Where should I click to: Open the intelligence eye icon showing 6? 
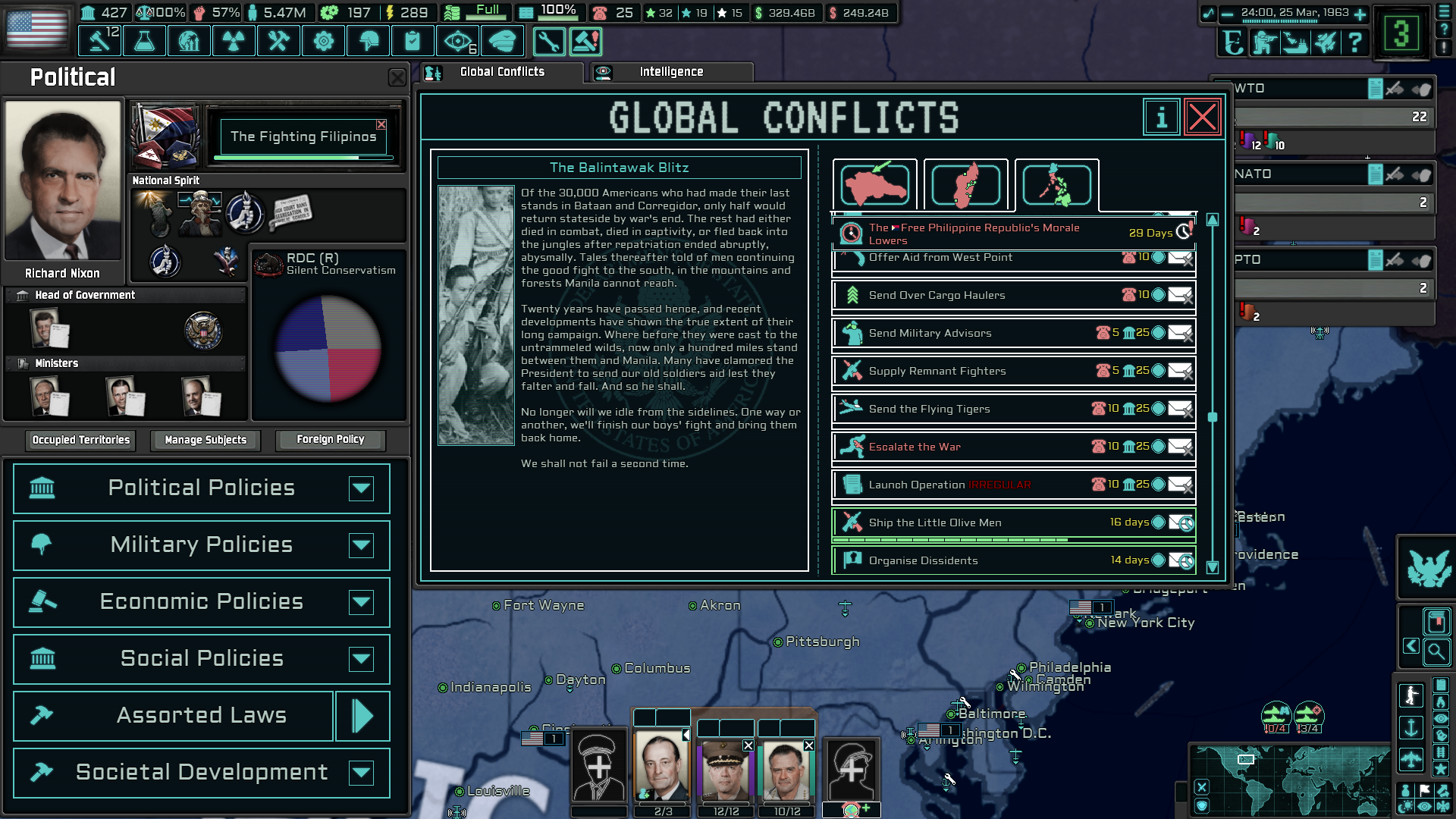coord(457,41)
